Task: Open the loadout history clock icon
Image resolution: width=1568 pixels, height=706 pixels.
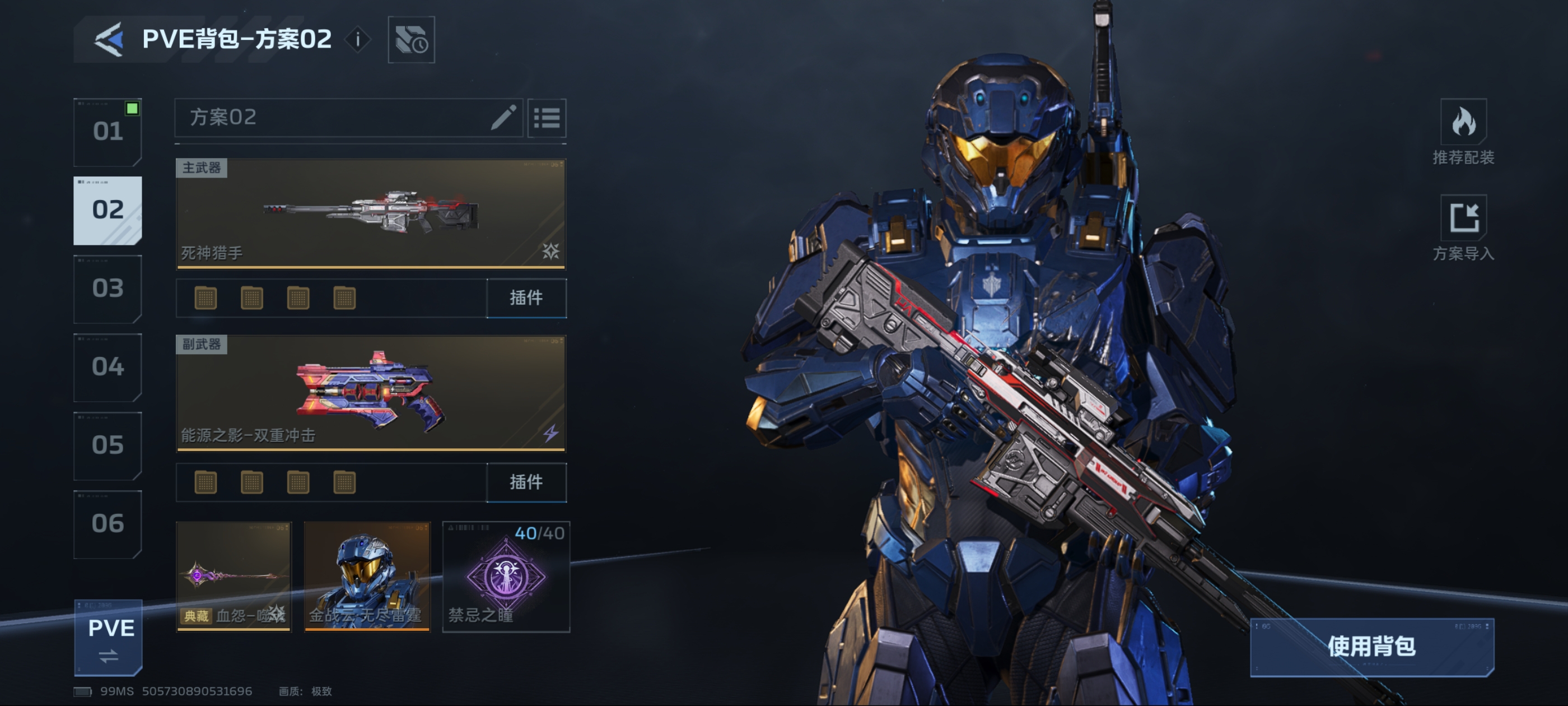Action: pyautogui.click(x=411, y=40)
